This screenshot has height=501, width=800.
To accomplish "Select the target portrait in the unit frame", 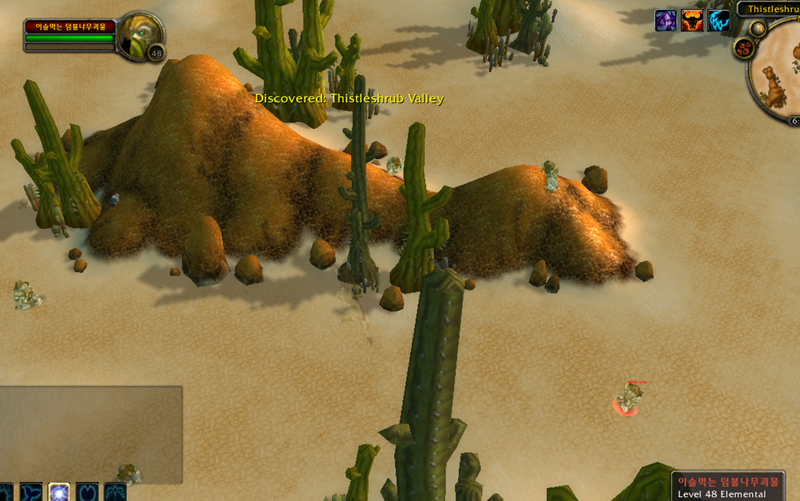I will [138, 35].
